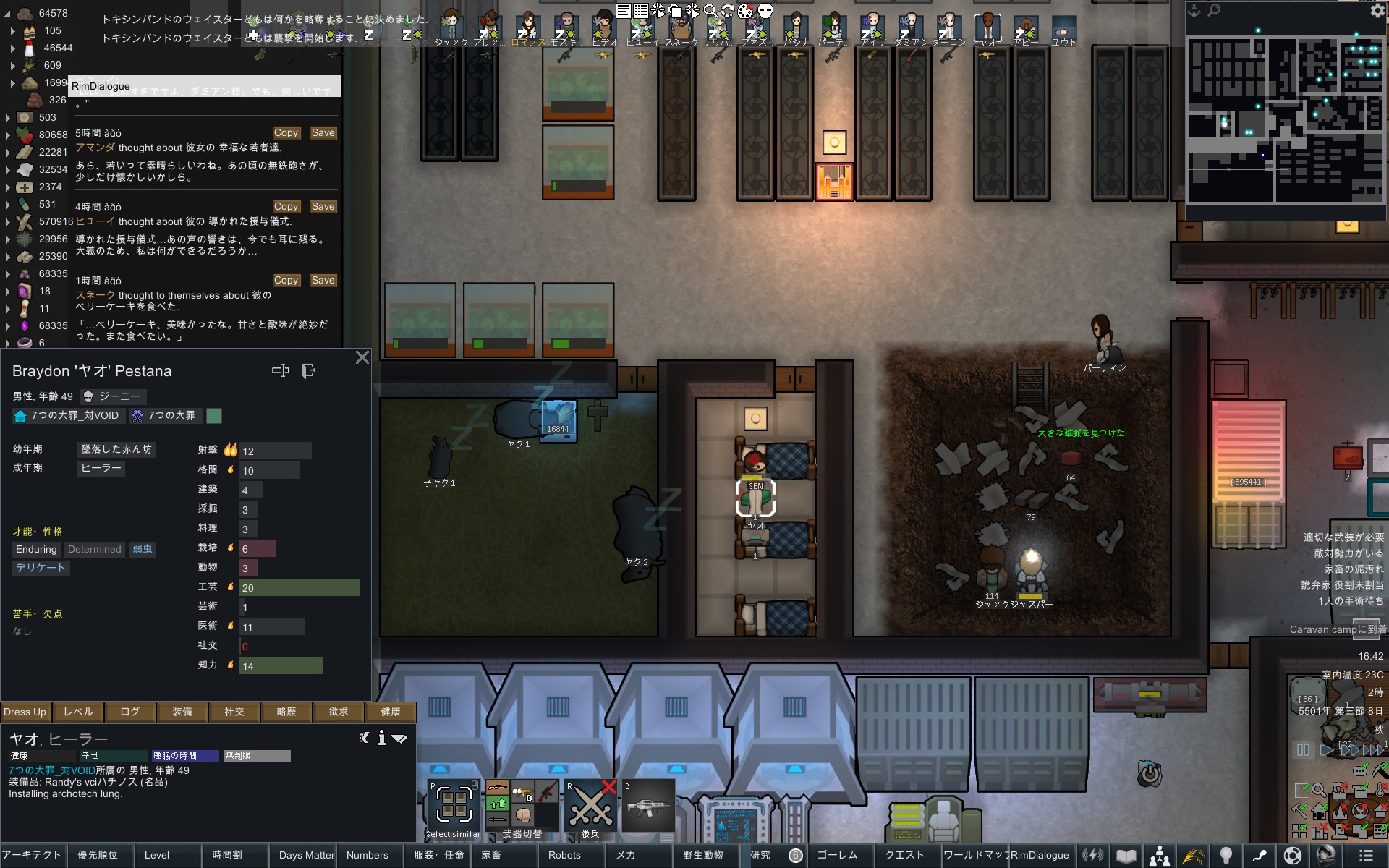Open the 野生動物 wildlife menu
1389x868 pixels.
pos(702,855)
